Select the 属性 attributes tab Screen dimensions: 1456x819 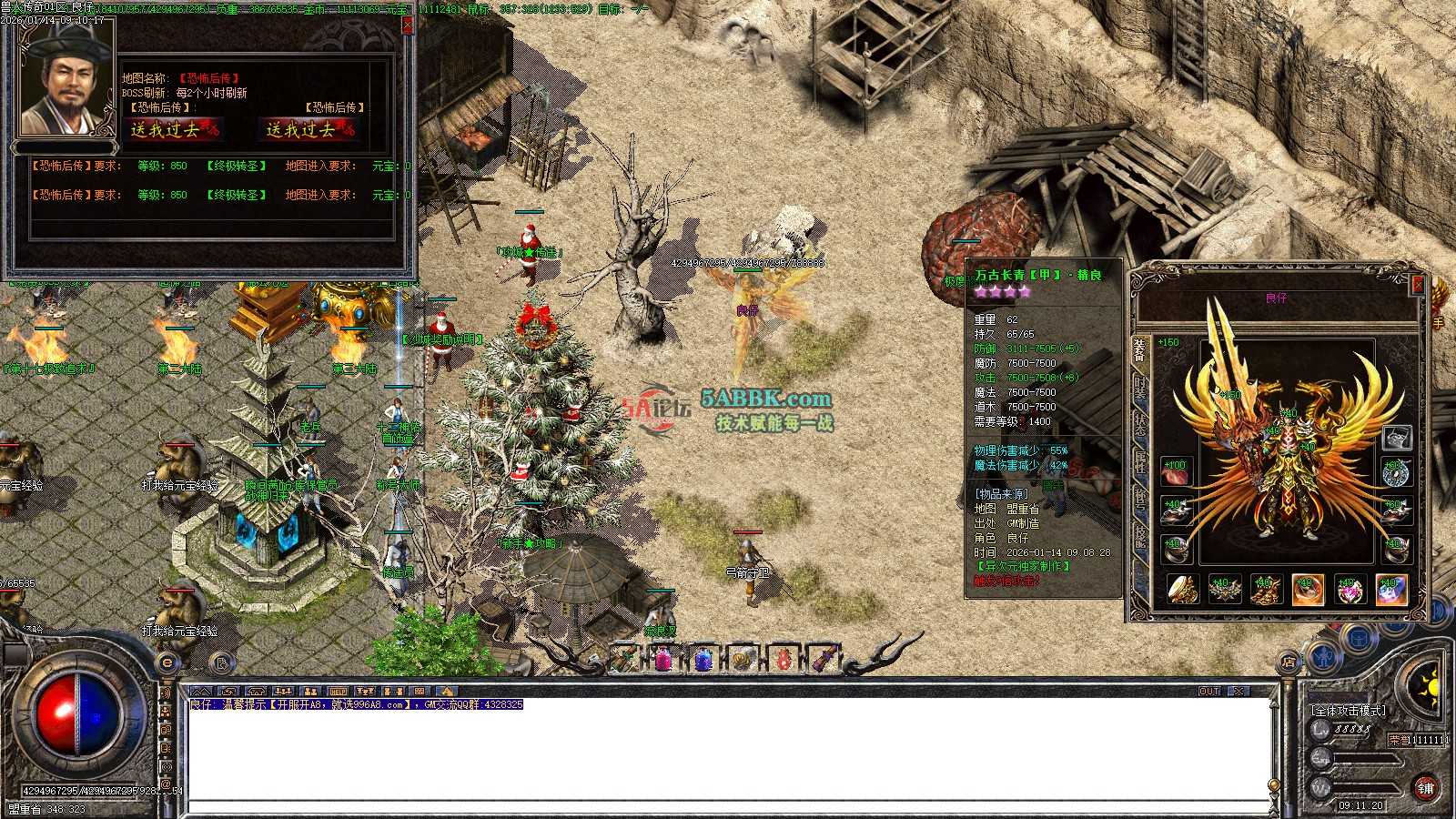pyautogui.click(x=1141, y=461)
